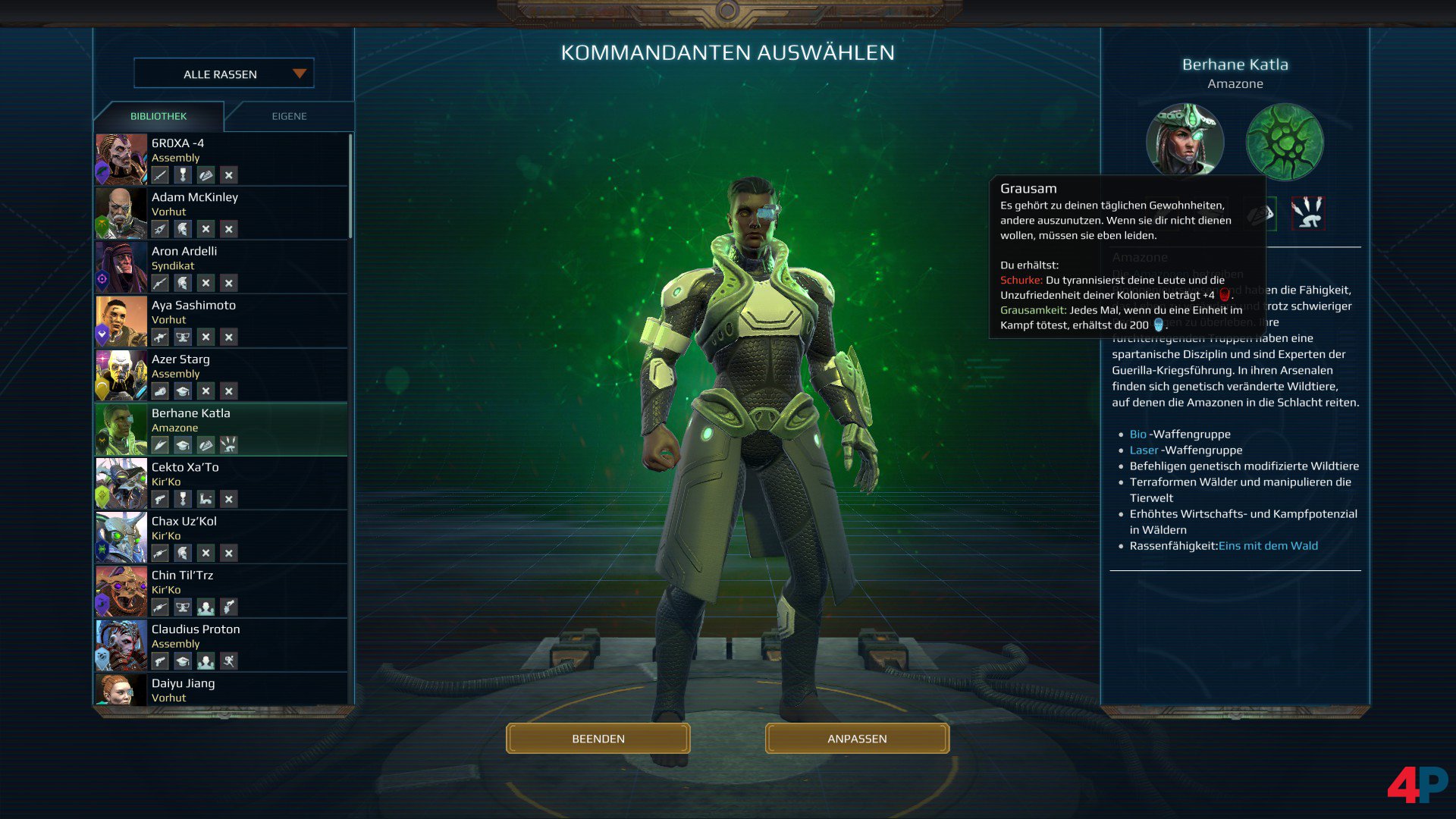Click Berhane Katla's portrait in the right panel

click(x=1185, y=142)
